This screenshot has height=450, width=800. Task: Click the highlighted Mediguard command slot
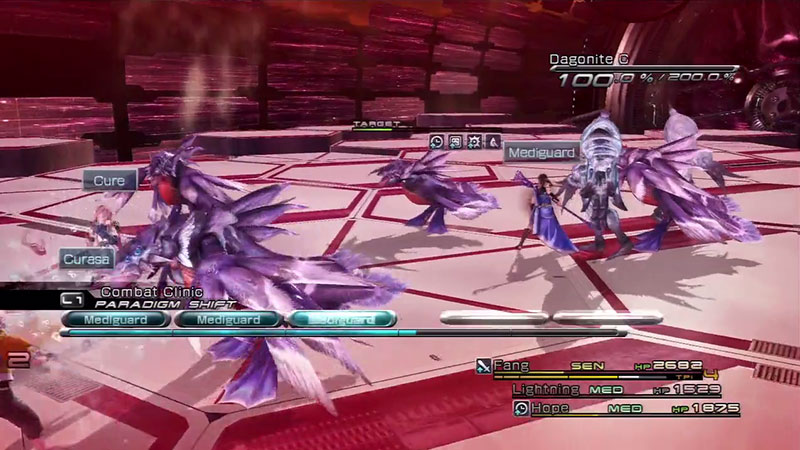[x=341, y=320]
